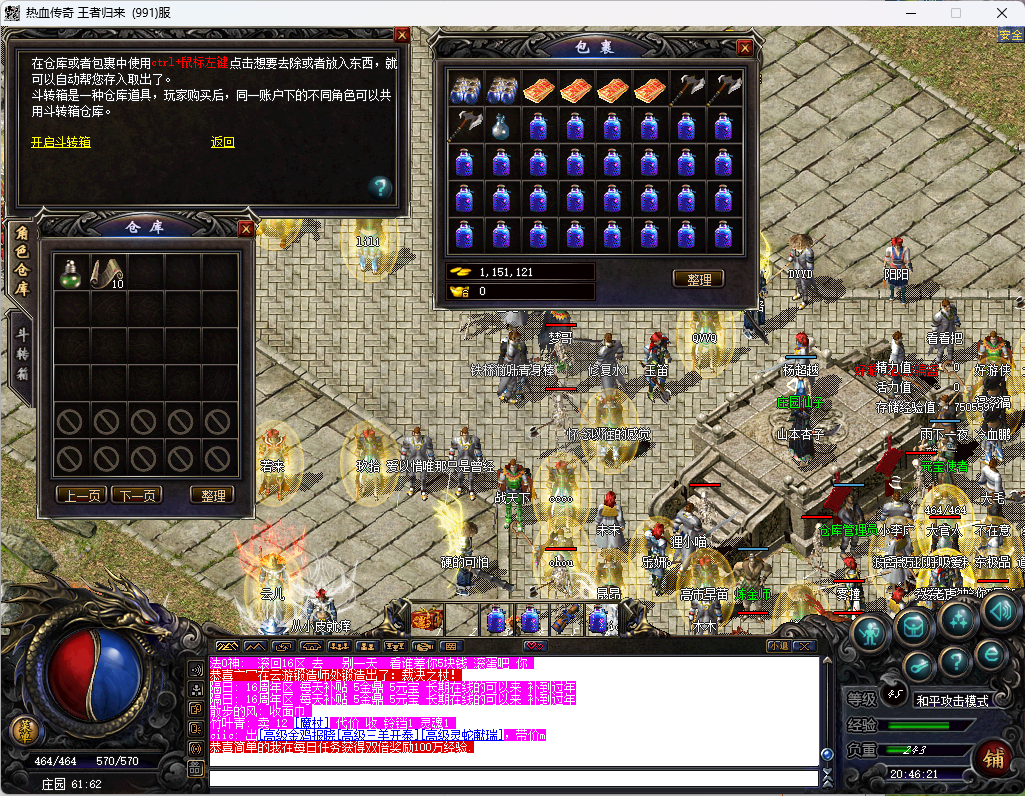
Task: Toggle the 和平攻击模式 attack mode
Action: 951,700
